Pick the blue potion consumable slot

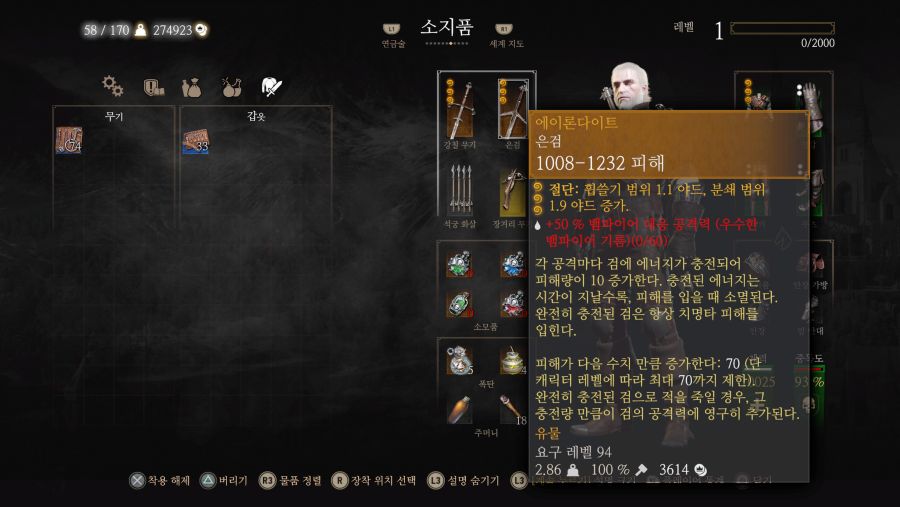click(512, 264)
